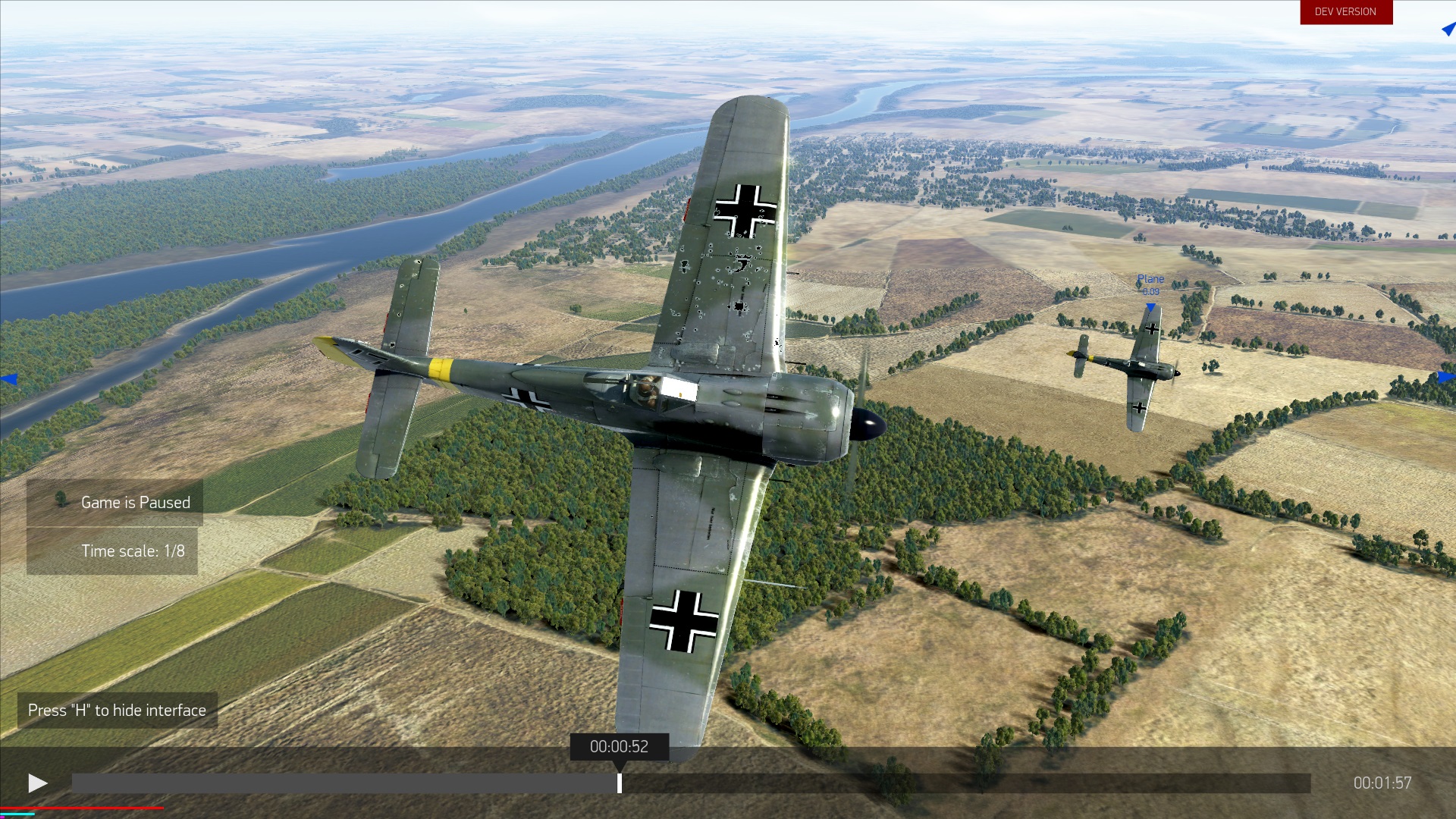Click the blue Plane marker label
1456x819 pixels.
pos(1150,280)
